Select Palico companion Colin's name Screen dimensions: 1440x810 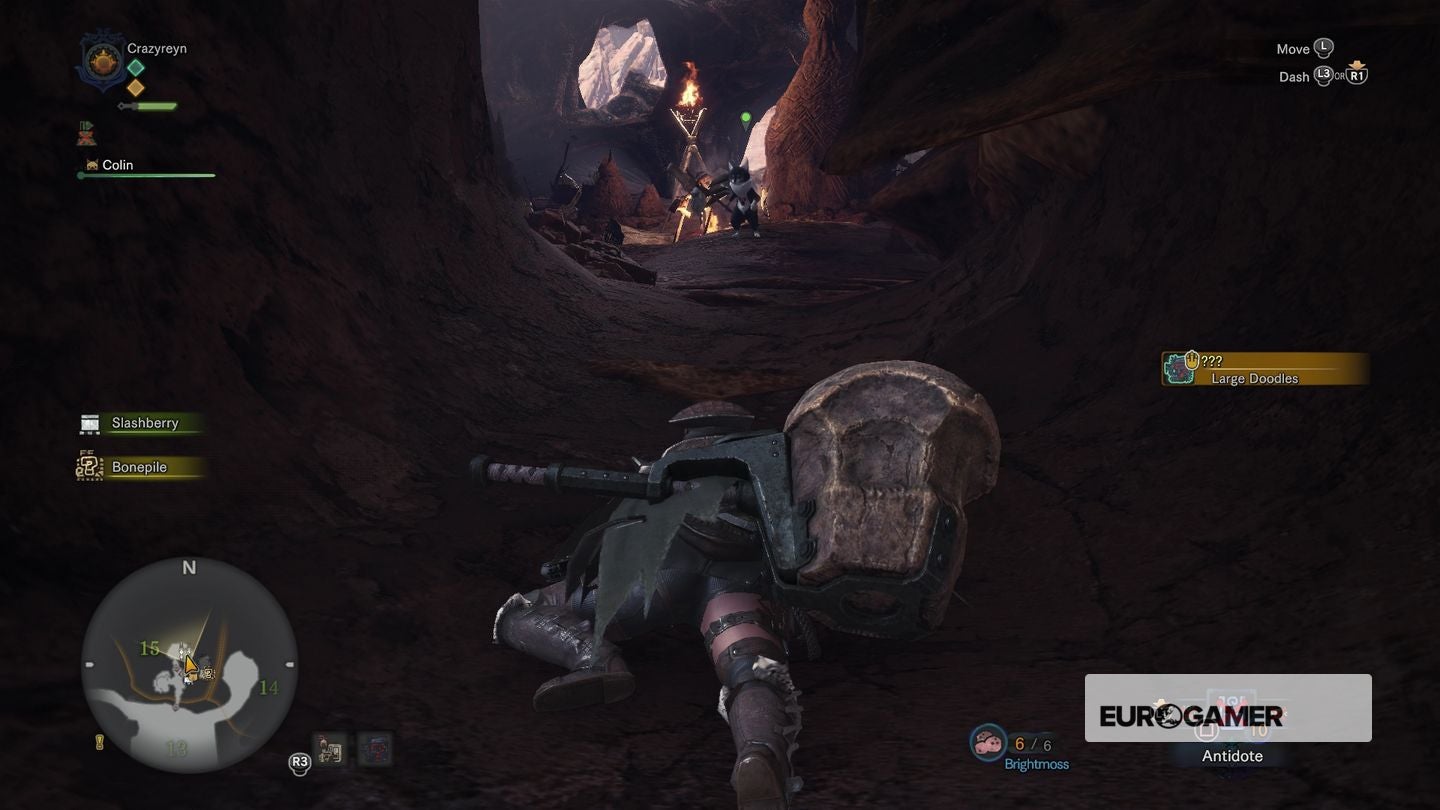point(117,165)
